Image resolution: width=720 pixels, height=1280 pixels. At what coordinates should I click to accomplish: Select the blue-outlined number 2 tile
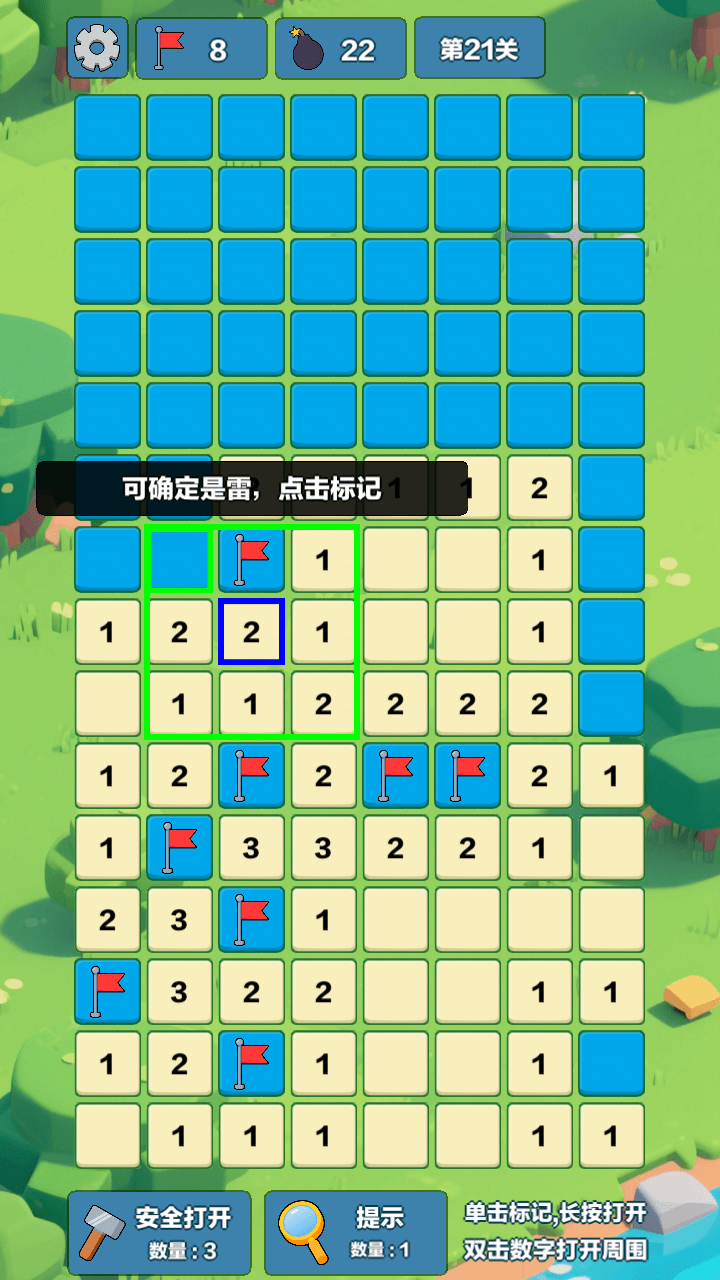click(251, 632)
